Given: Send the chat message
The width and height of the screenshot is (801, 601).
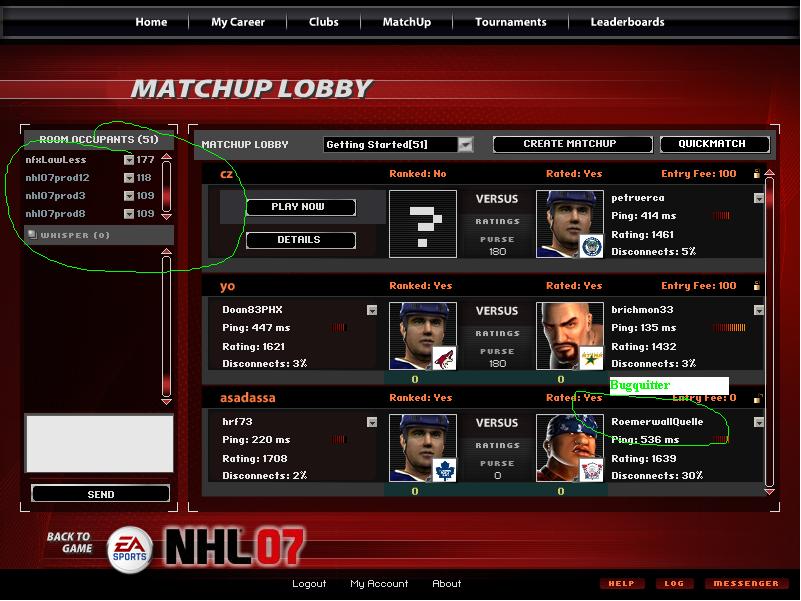Looking at the screenshot, I should click(100, 494).
